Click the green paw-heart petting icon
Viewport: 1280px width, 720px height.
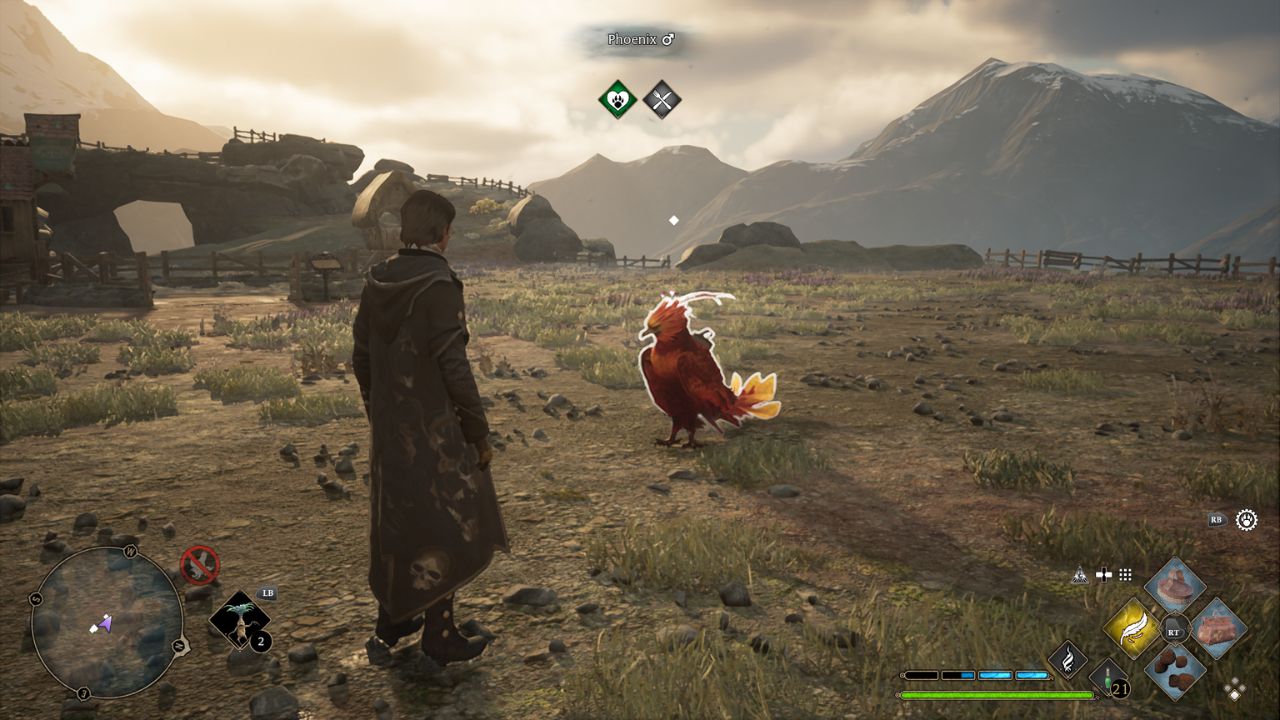point(618,99)
